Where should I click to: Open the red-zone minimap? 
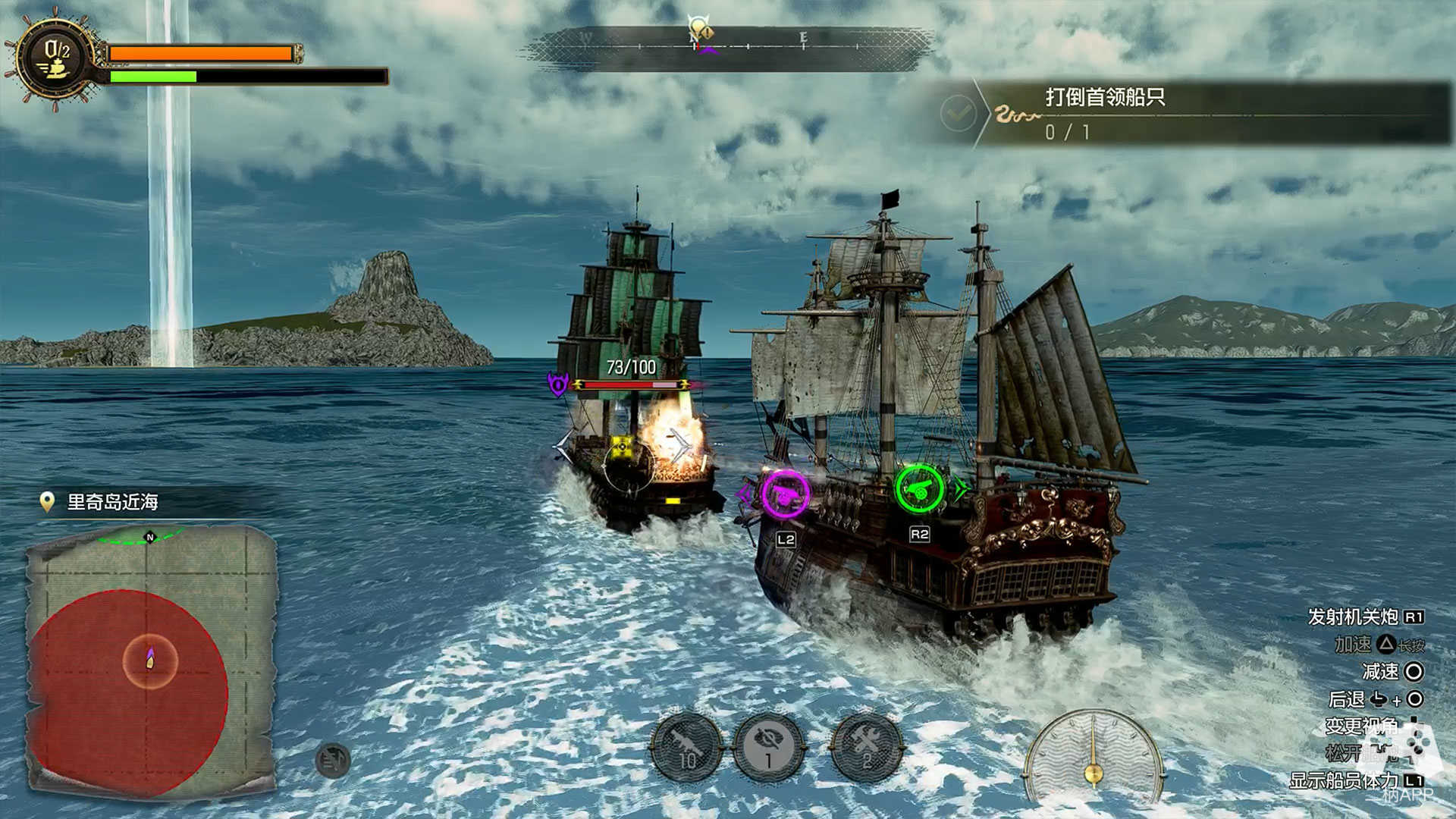click(150, 661)
